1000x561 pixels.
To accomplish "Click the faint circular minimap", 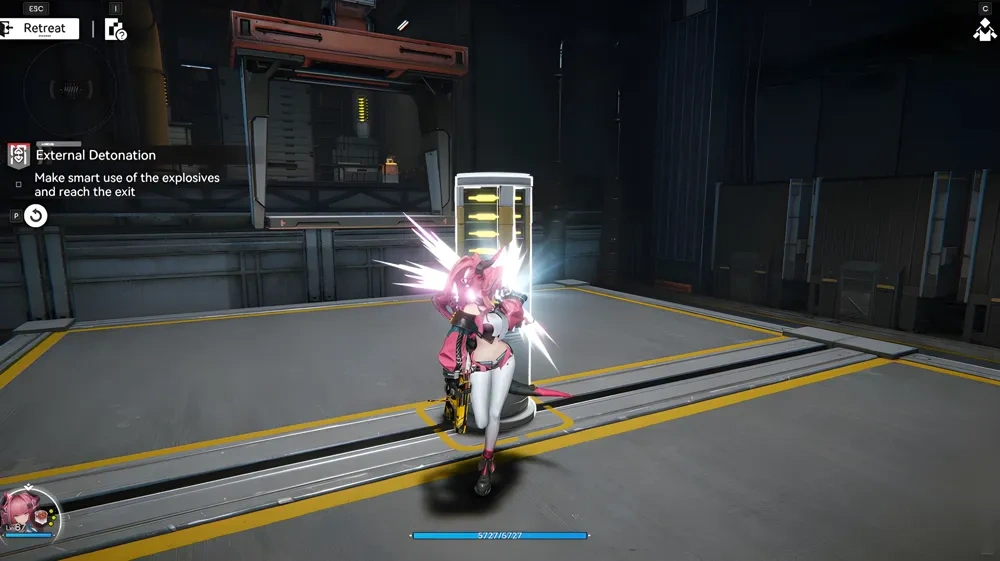I will [x=70, y=88].
